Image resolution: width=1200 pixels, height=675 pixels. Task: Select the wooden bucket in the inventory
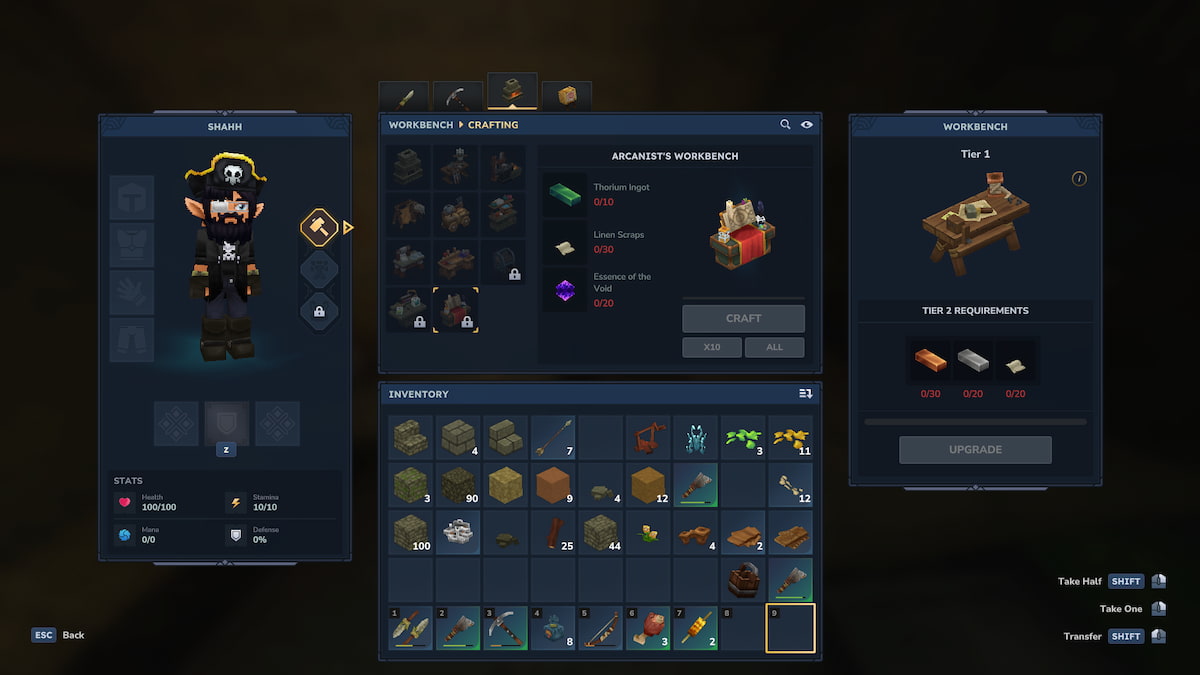coord(743,580)
